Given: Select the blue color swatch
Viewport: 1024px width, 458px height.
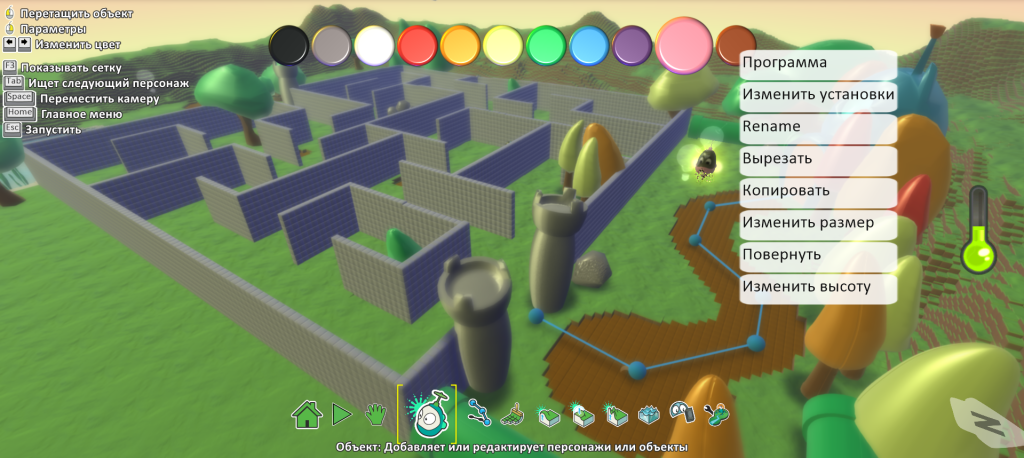Looking at the screenshot, I should coord(590,45).
